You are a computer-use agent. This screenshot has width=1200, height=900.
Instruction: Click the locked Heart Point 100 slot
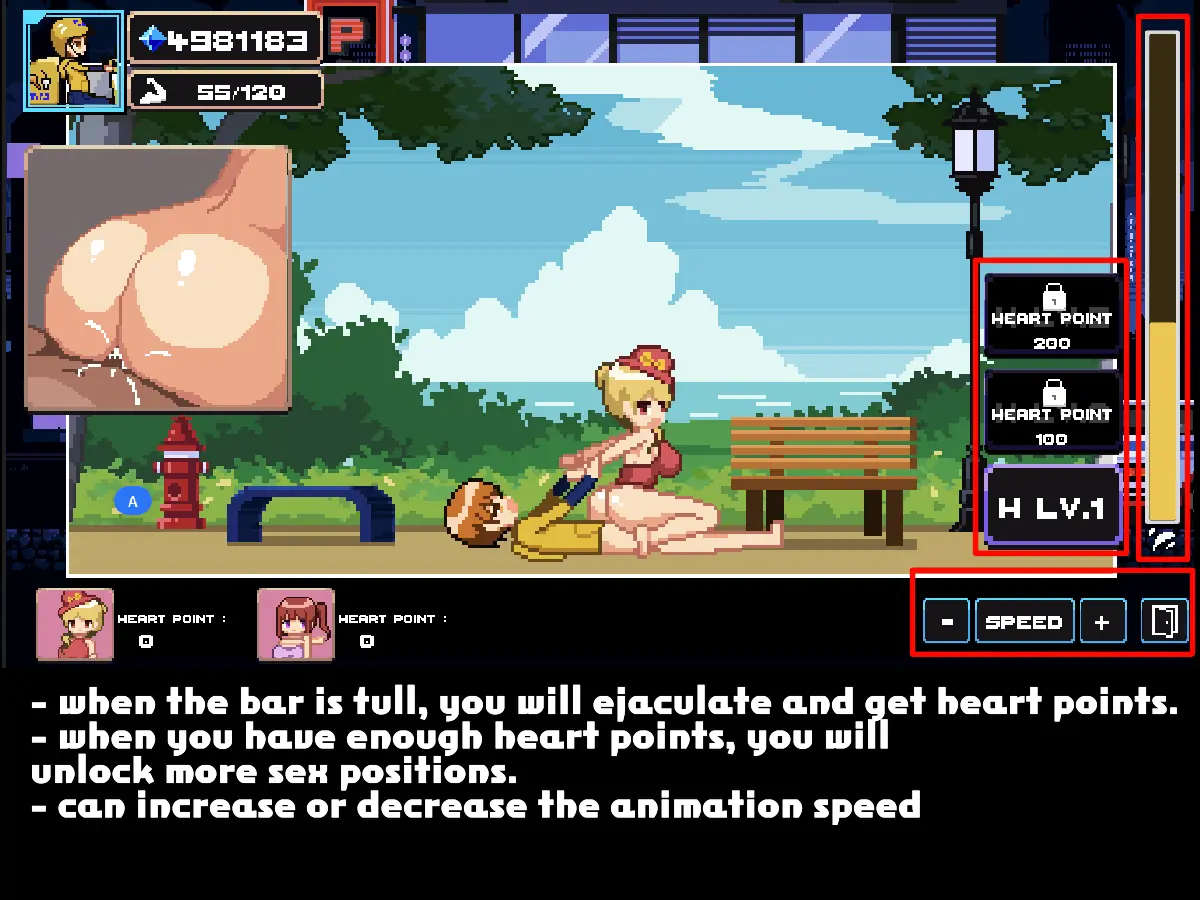(x=1052, y=412)
